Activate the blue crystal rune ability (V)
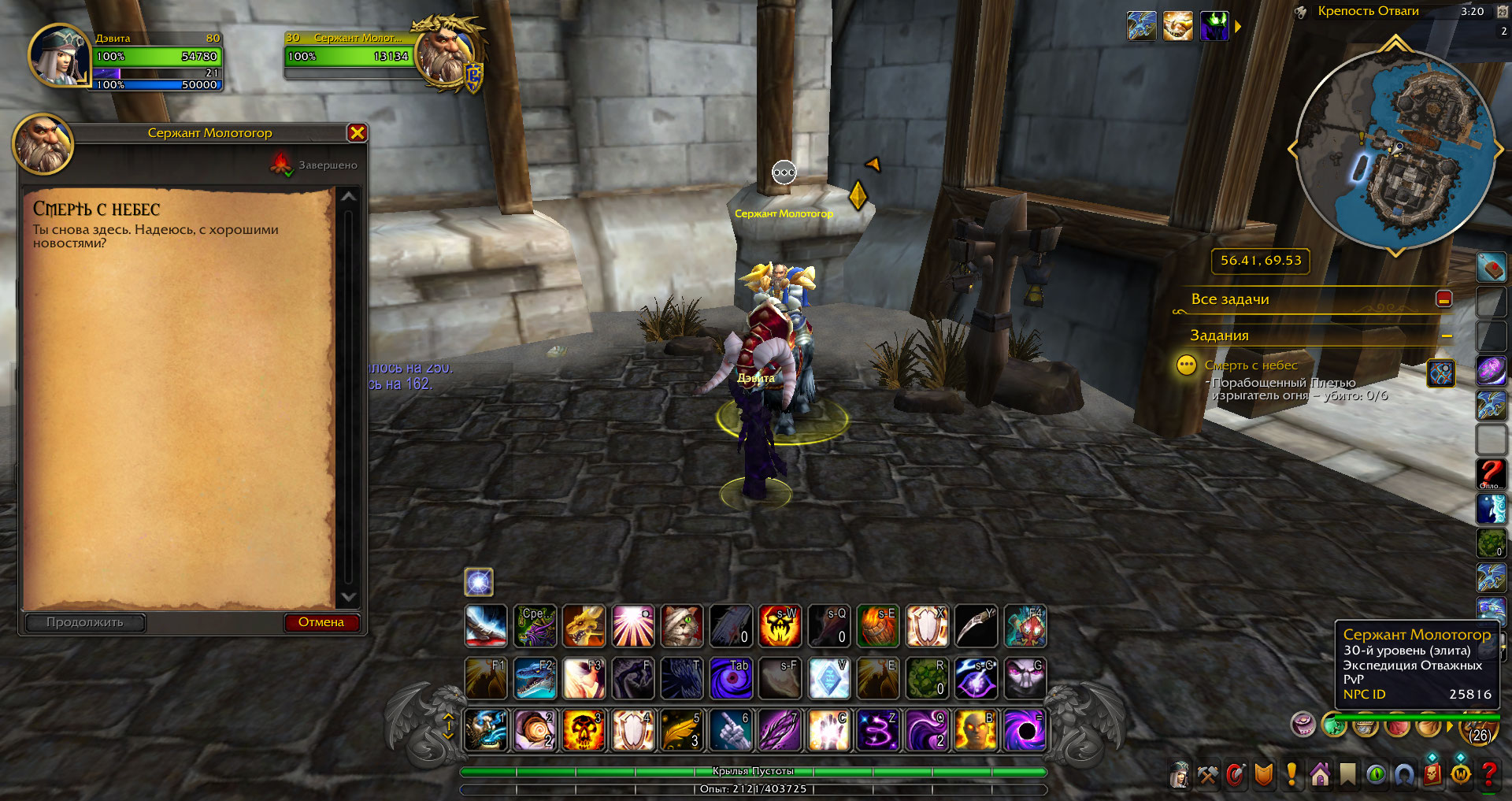1512x801 pixels. (828, 679)
